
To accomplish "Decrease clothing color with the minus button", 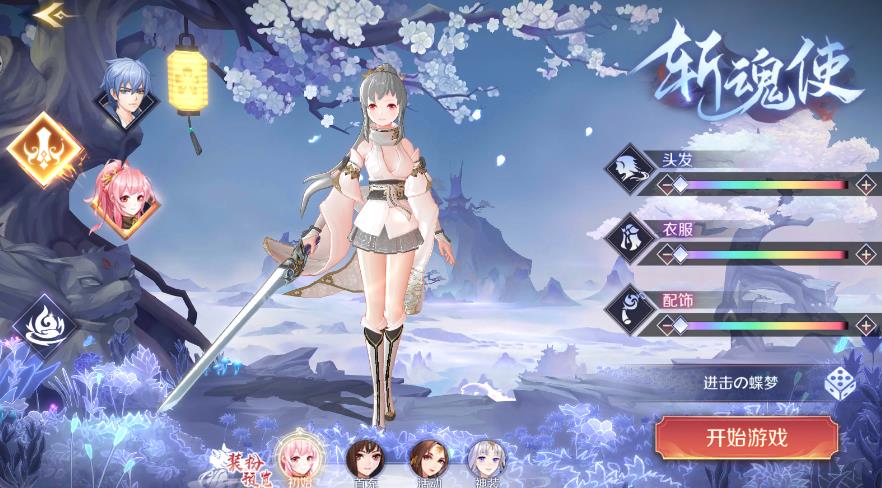I will click(x=665, y=254).
